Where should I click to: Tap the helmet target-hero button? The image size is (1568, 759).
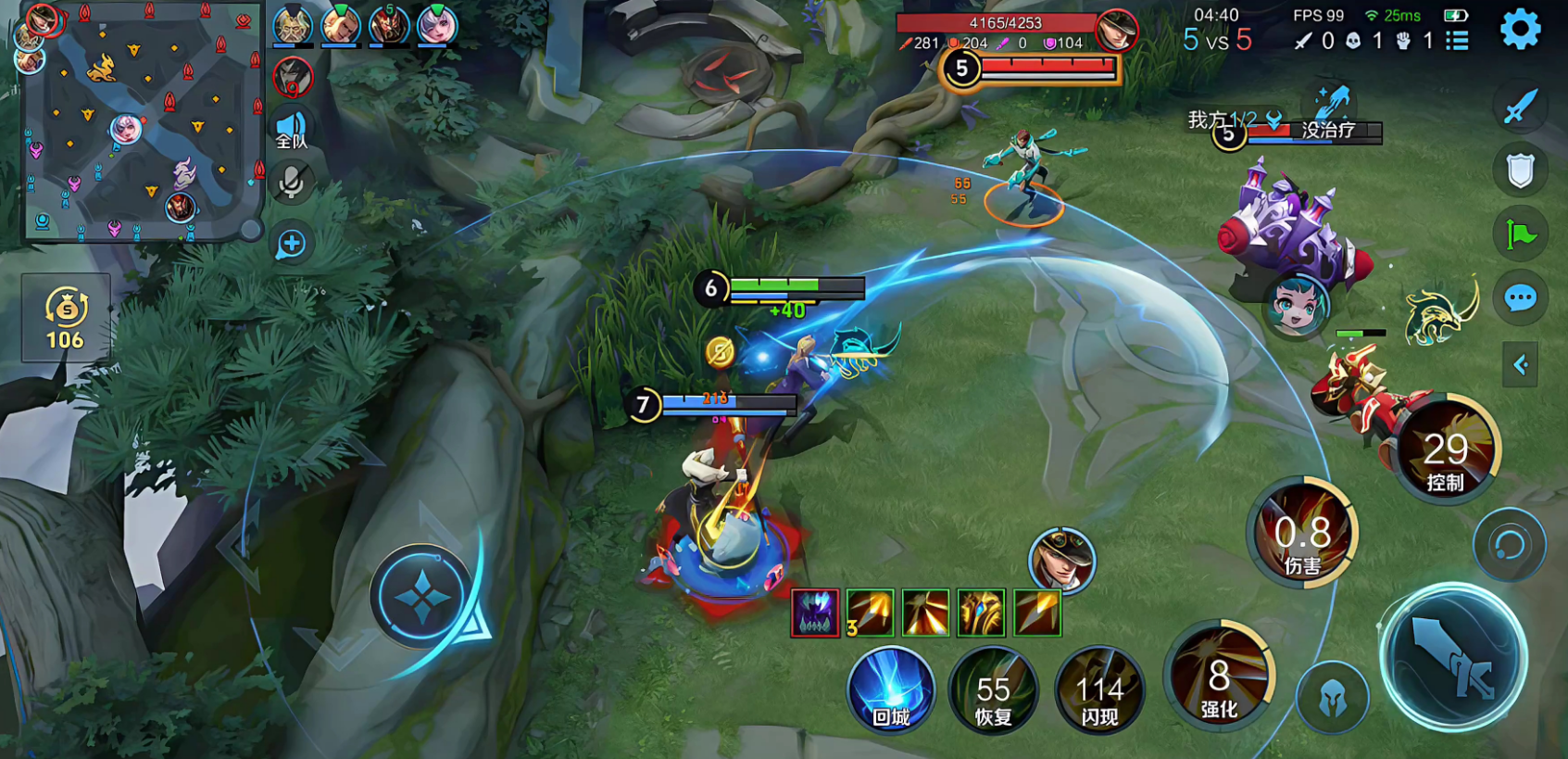pos(1333,698)
